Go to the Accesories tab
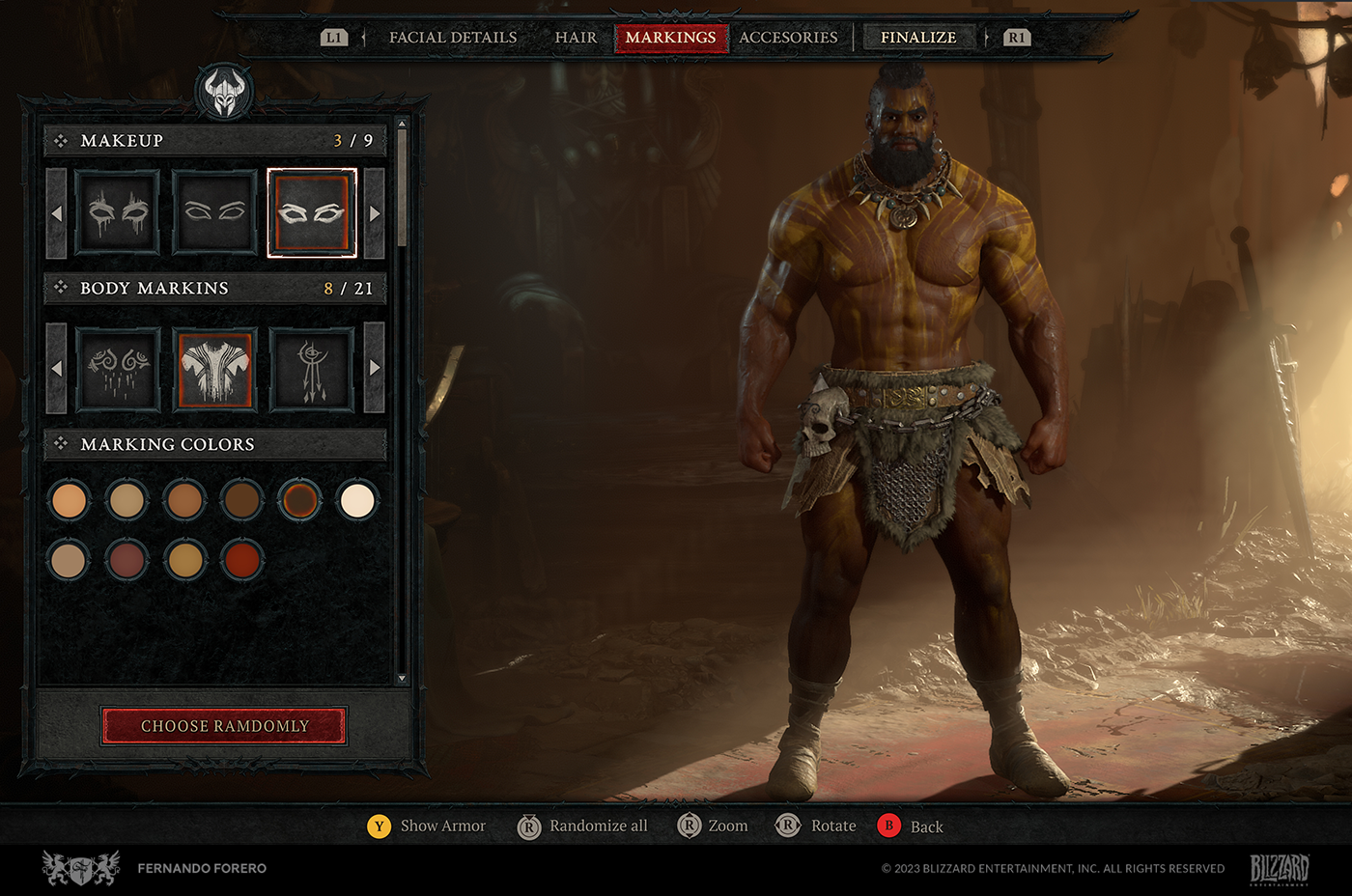 click(x=788, y=38)
